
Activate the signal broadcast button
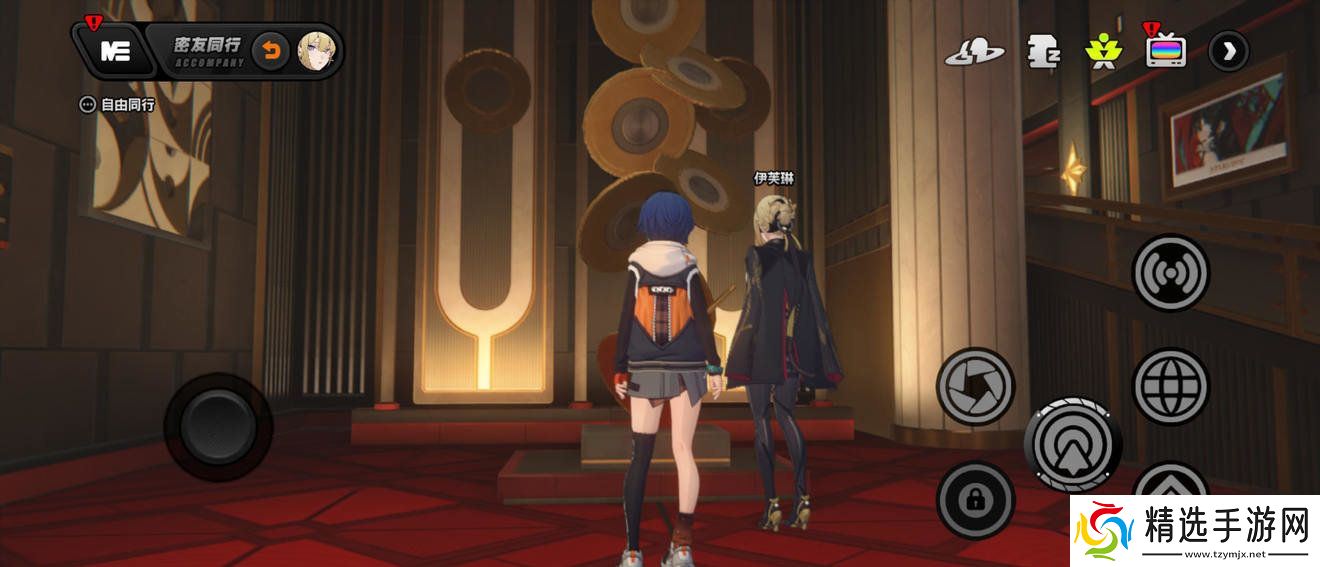click(x=1170, y=272)
